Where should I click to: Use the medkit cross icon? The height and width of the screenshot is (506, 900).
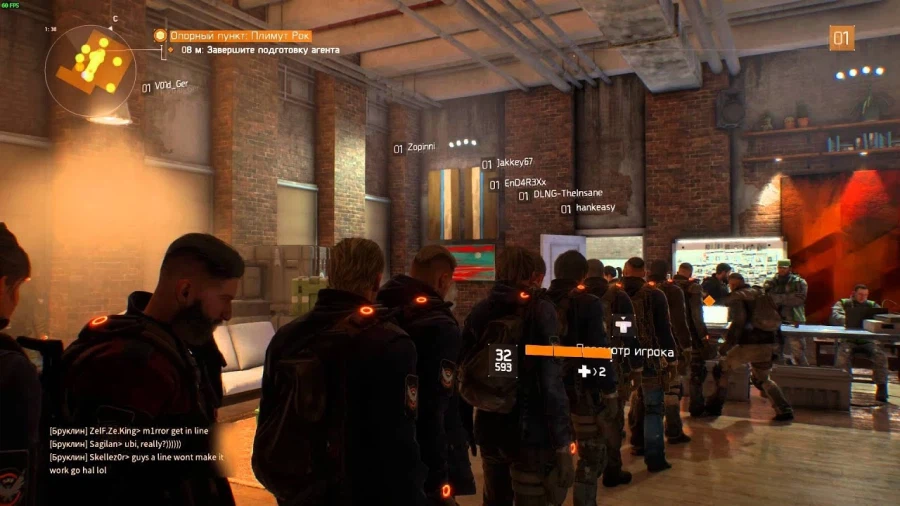pos(584,372)
